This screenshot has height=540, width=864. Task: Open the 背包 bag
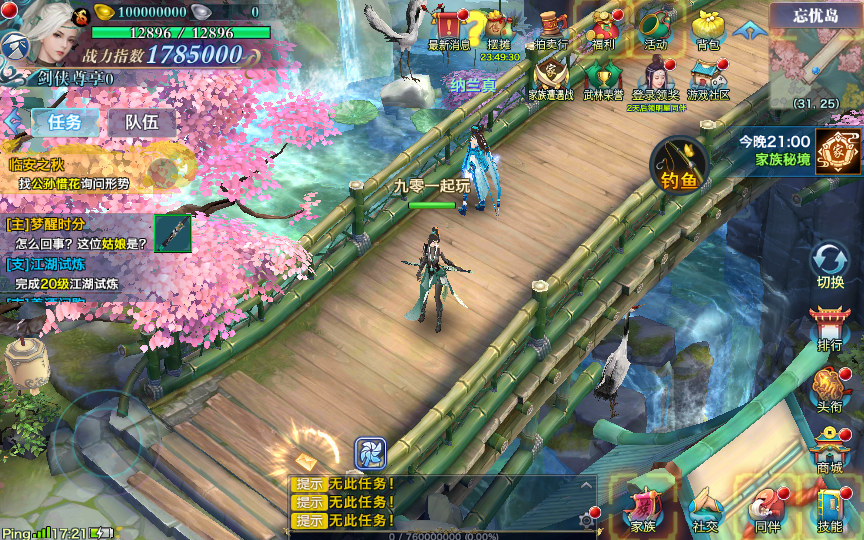pos(707,27)
